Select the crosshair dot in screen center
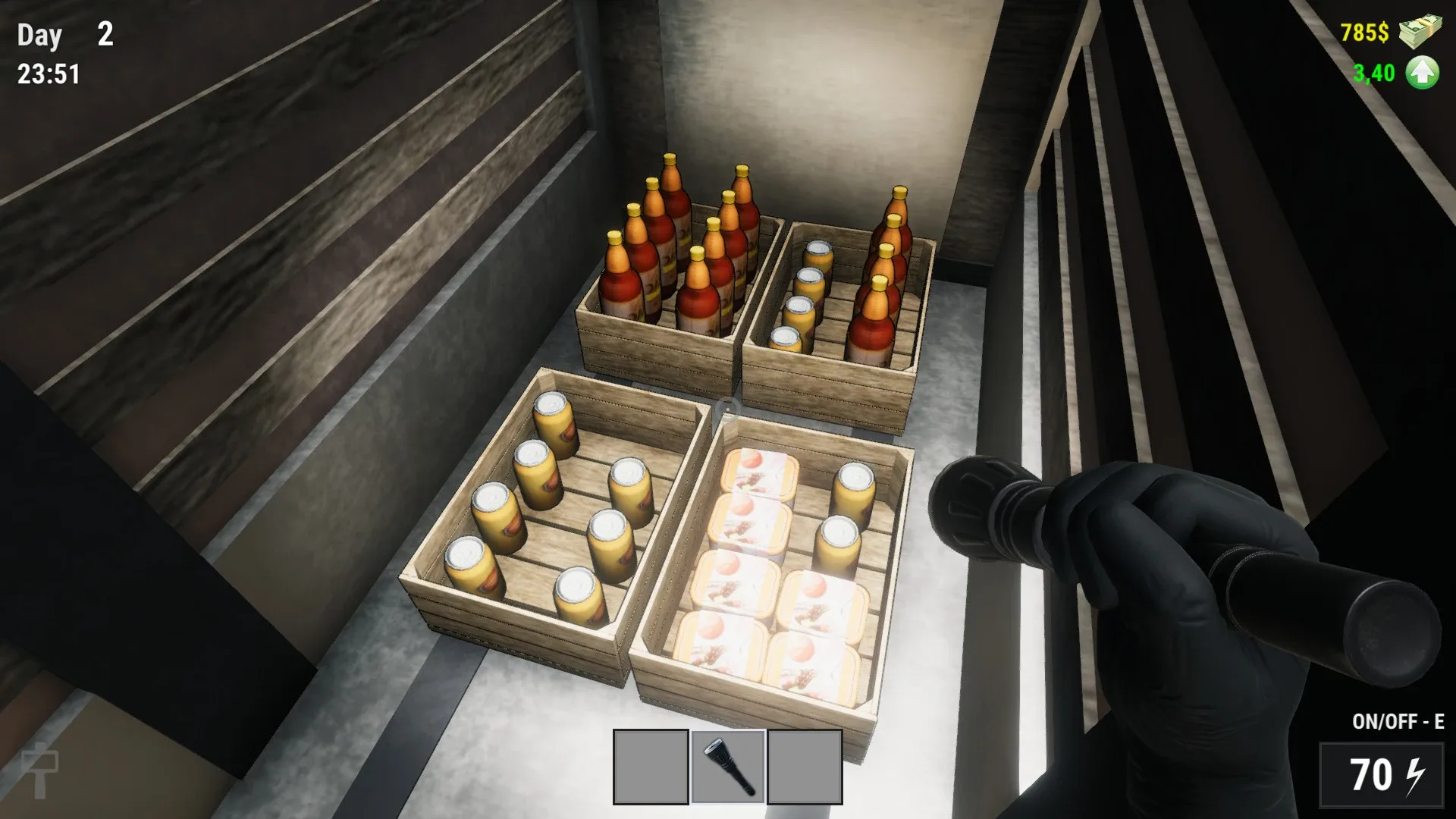Viewport: 1456px width, 819px height. click(728, 409)
